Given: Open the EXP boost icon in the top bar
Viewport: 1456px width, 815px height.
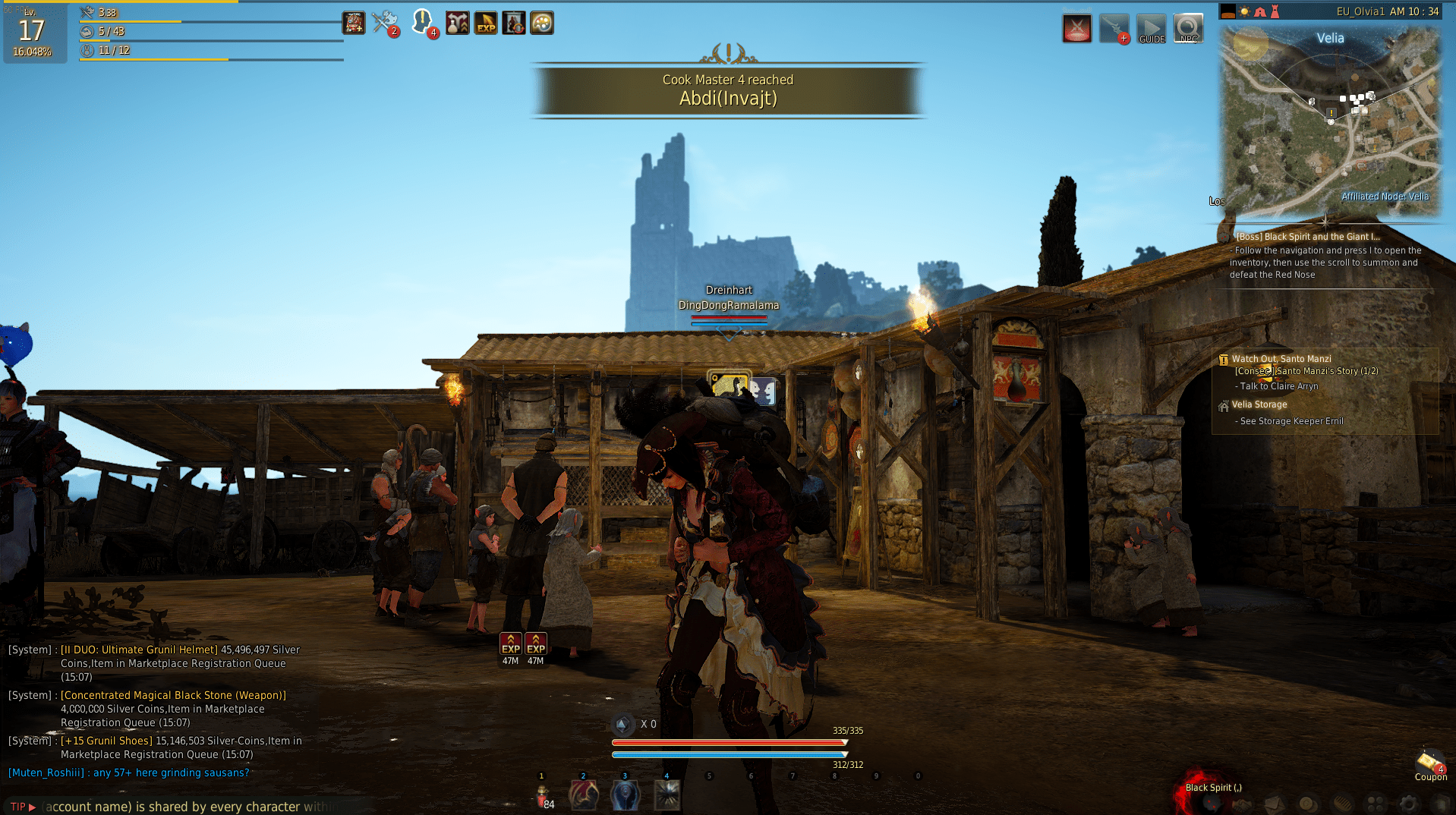Looking at the screenshot, I should [486, 23].
